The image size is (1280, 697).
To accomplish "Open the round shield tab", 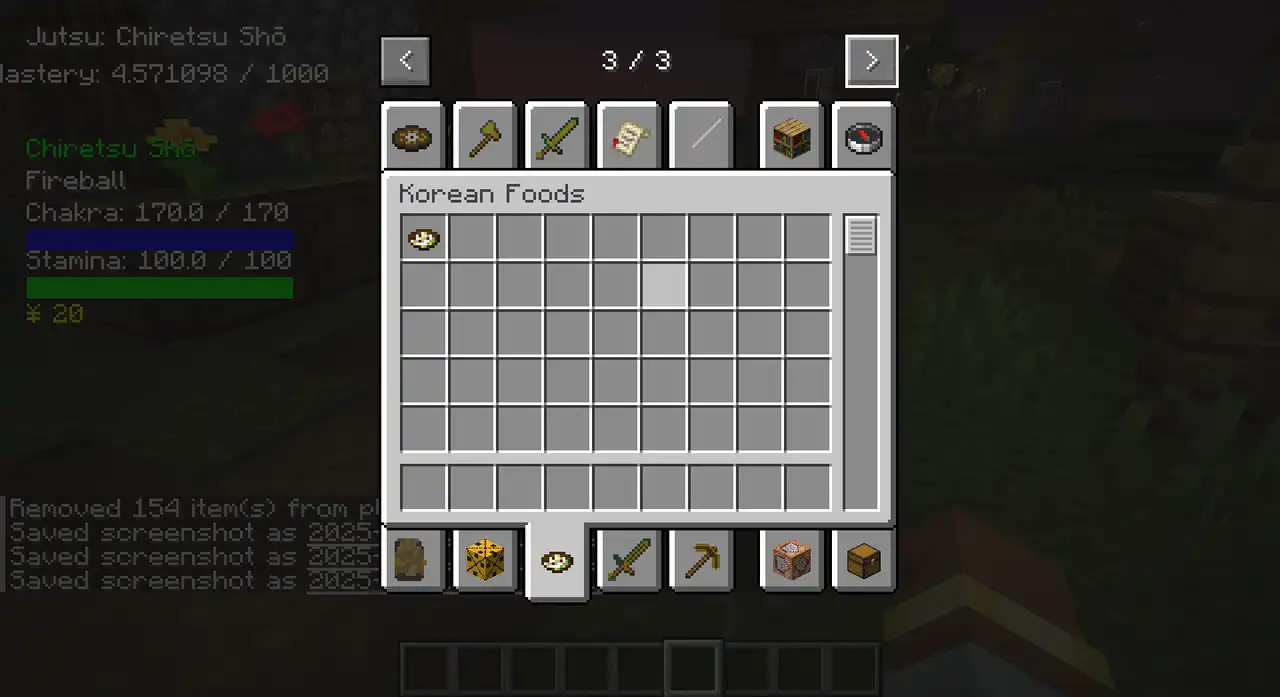I will point(413,138).
